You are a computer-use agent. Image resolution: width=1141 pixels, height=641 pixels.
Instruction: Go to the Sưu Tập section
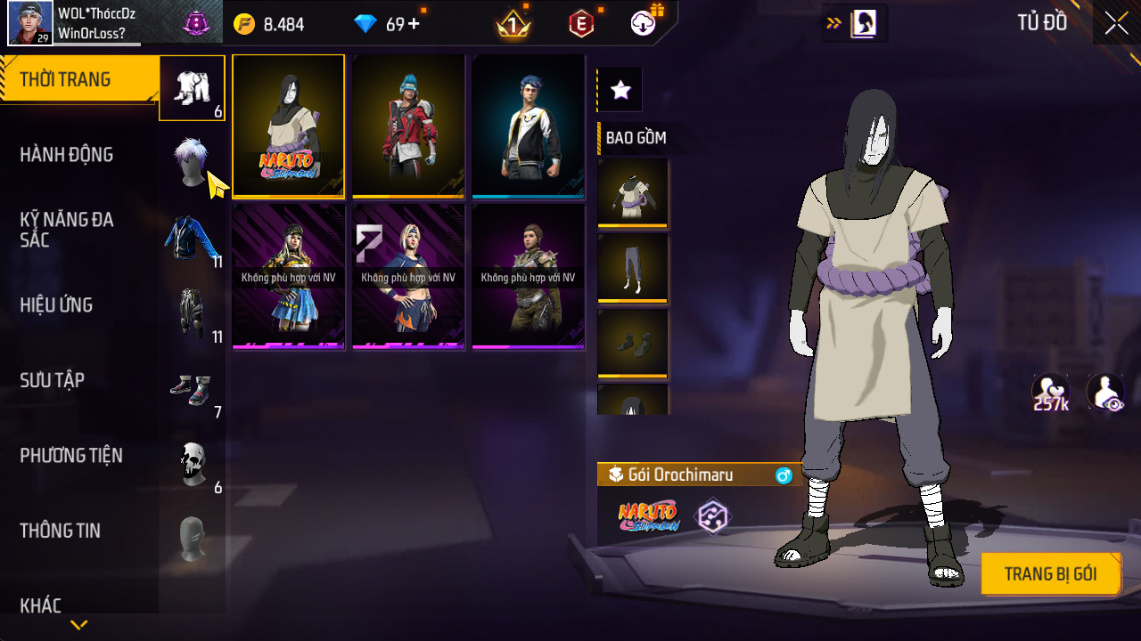52,380
